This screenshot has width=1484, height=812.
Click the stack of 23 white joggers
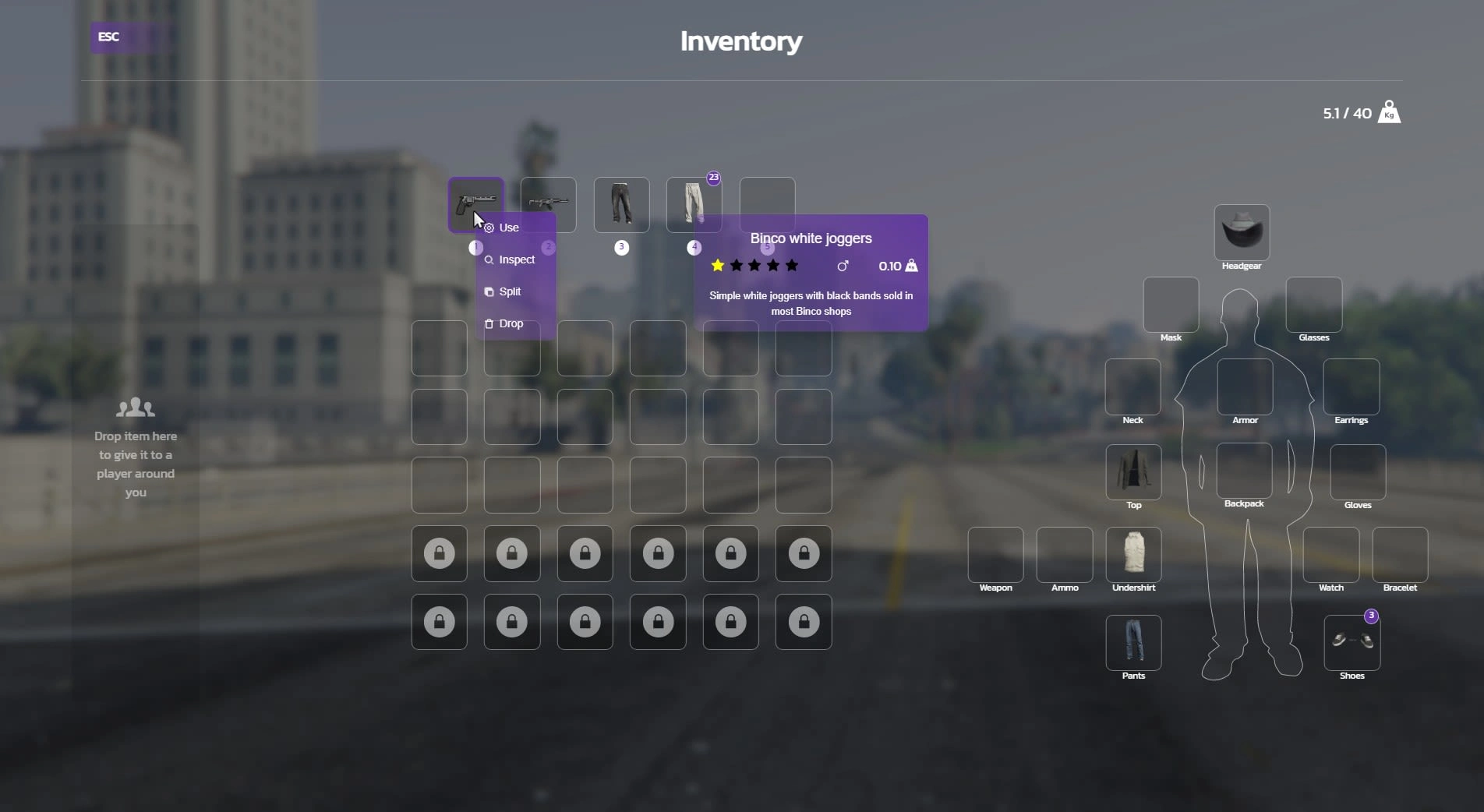tap(694, 204)
